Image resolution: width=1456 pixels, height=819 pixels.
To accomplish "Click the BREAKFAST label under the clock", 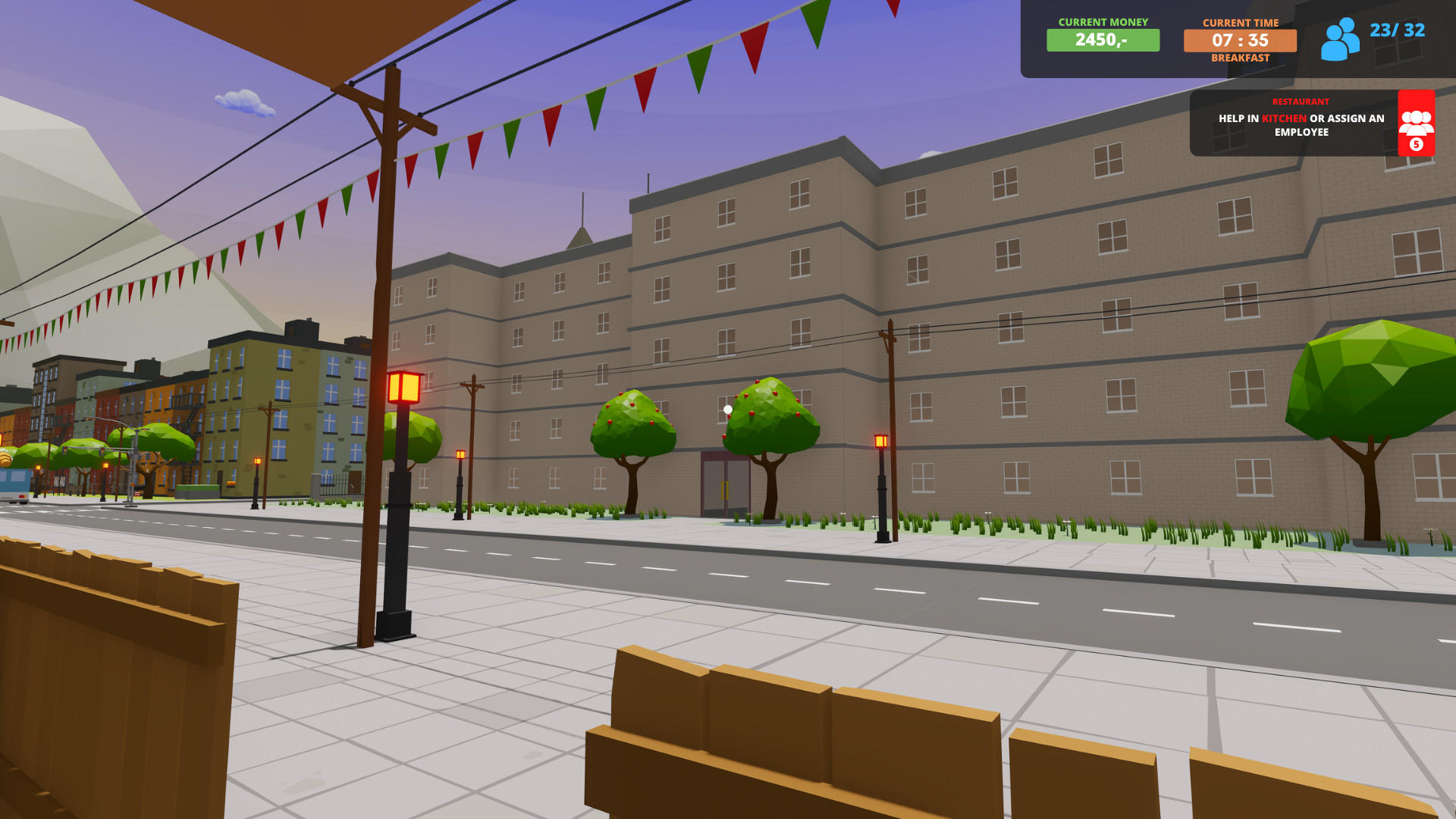I will tap(1241, 57).
